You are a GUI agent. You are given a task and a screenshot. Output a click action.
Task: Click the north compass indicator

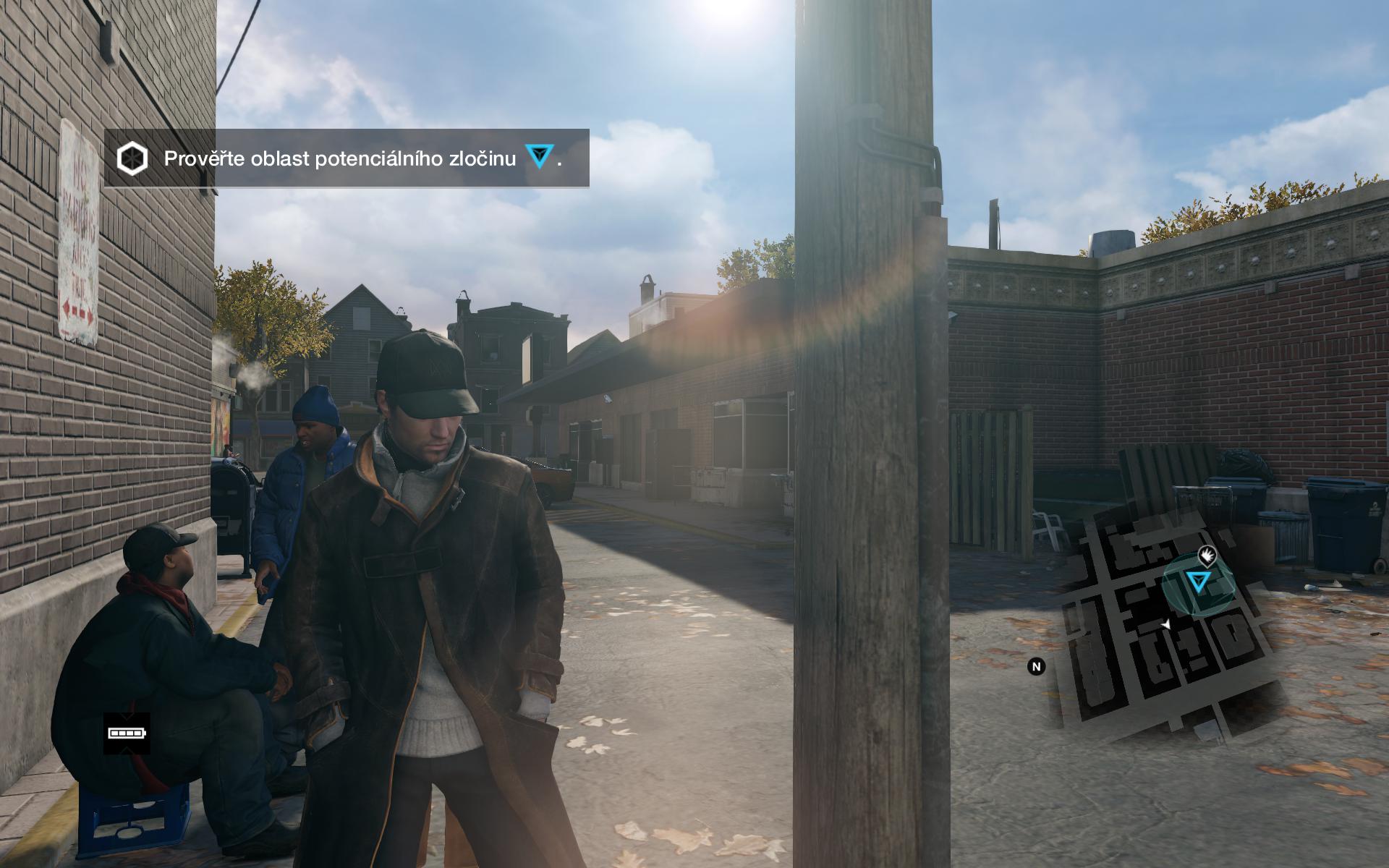[1036, 666]
